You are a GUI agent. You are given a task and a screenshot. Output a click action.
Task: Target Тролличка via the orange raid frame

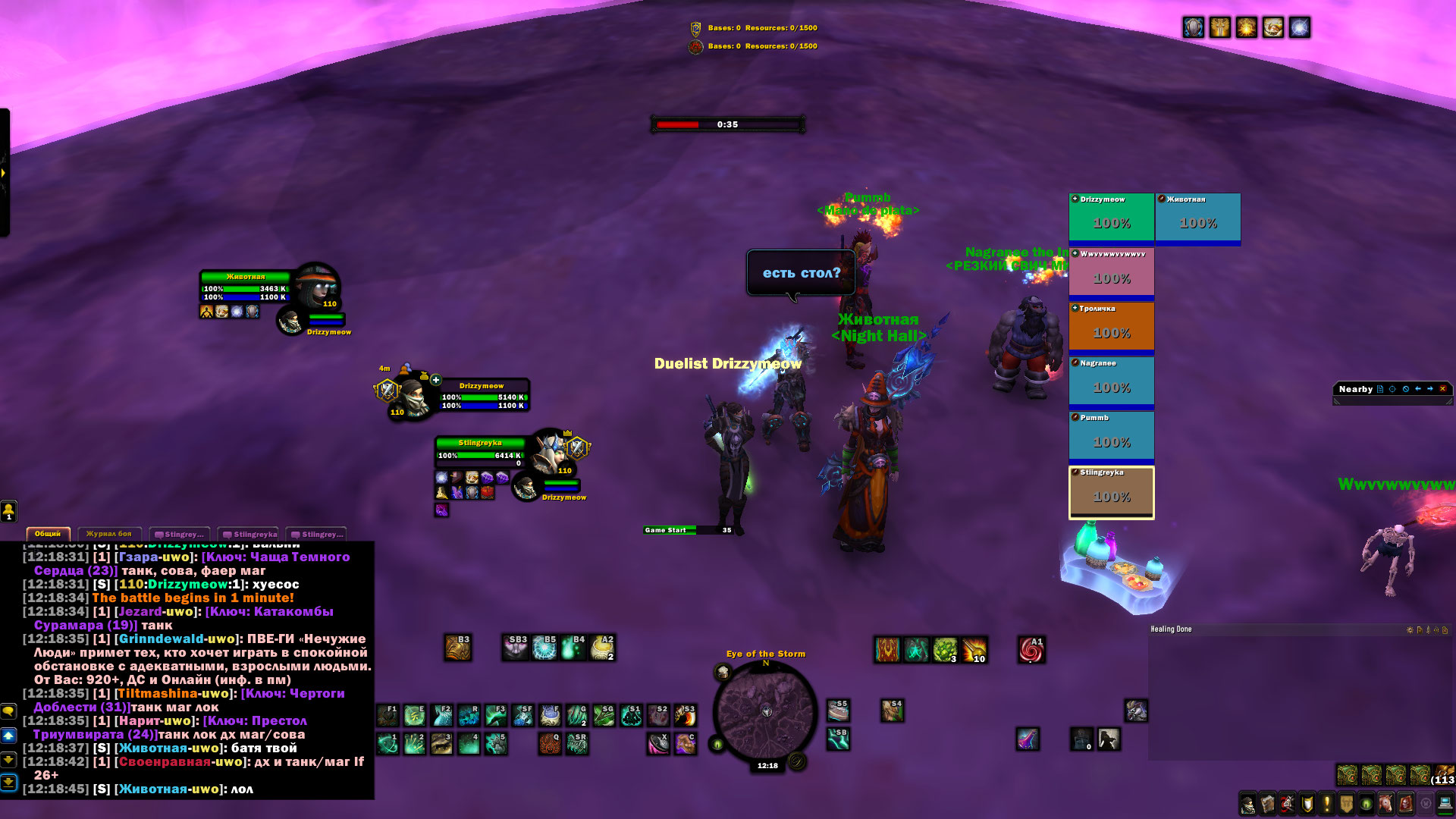[1111, 327]
